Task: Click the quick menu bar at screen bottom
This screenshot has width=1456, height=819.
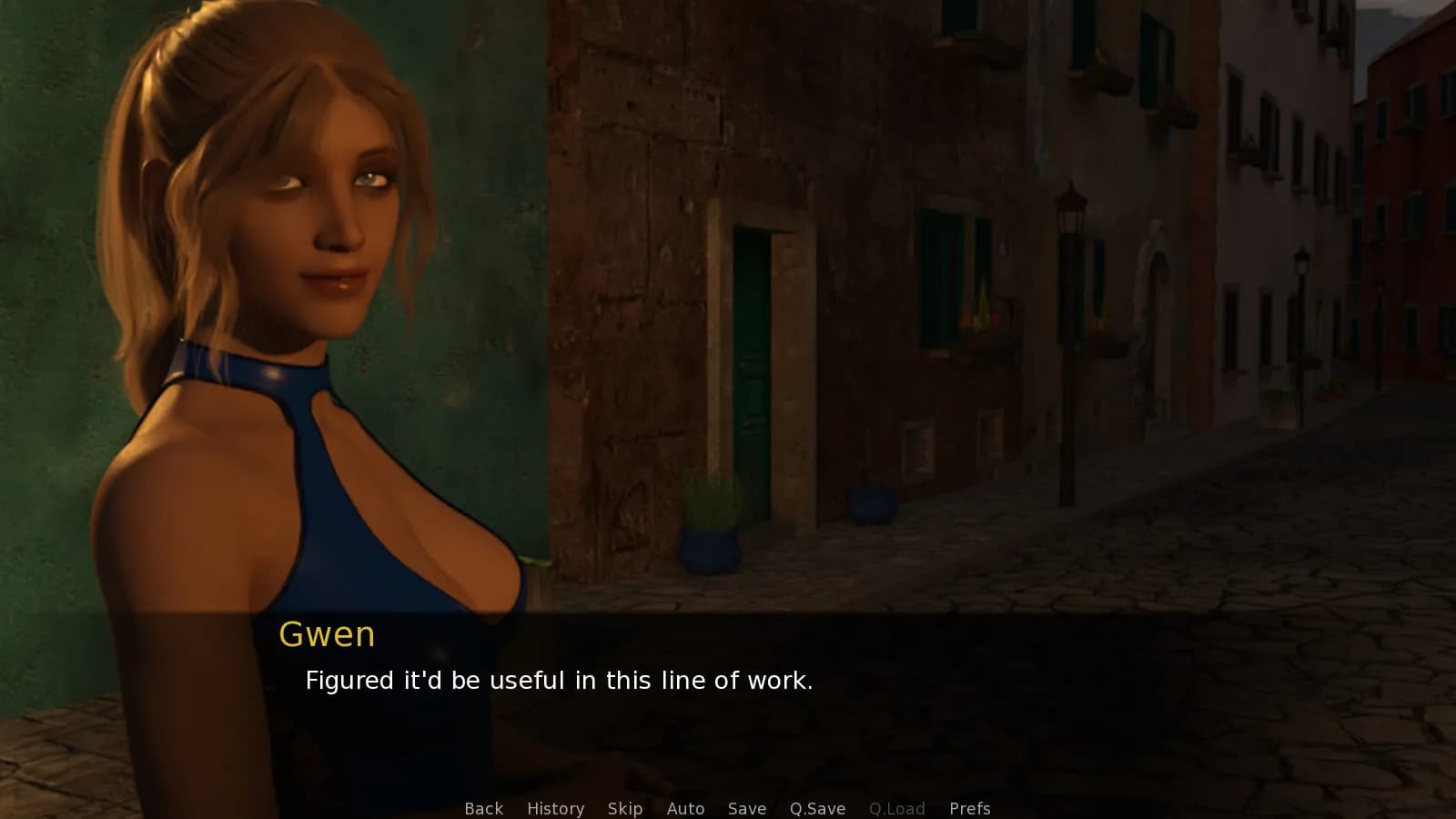Action: point(728,808)
